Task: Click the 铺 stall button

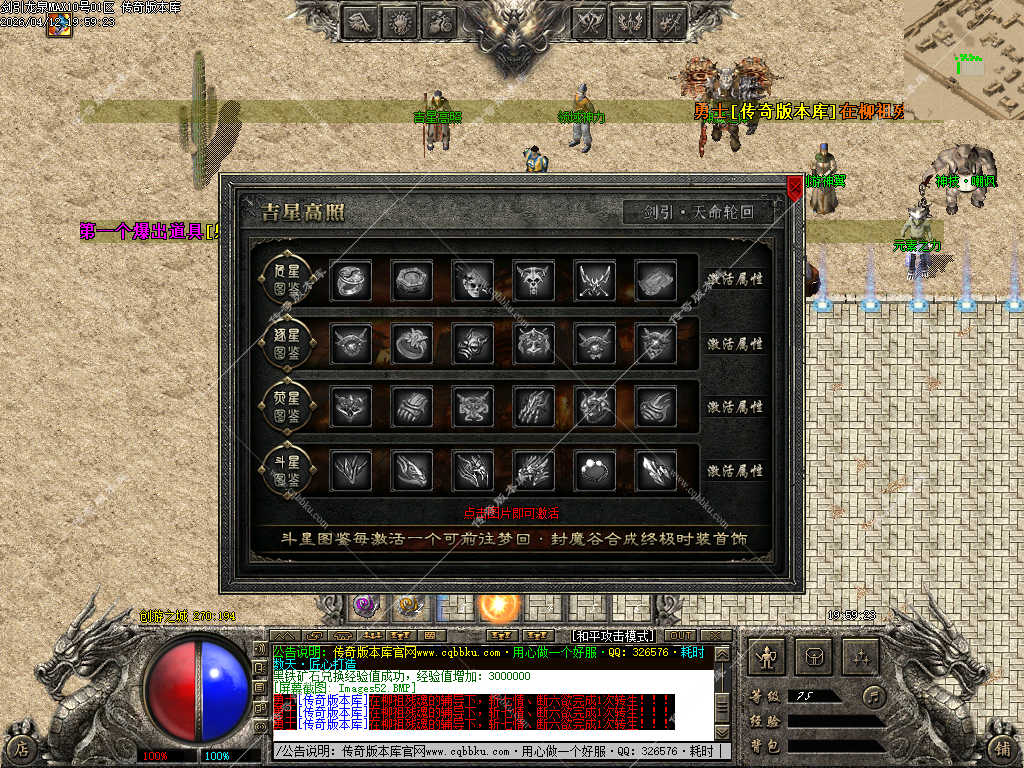Action: [1003, 747]
